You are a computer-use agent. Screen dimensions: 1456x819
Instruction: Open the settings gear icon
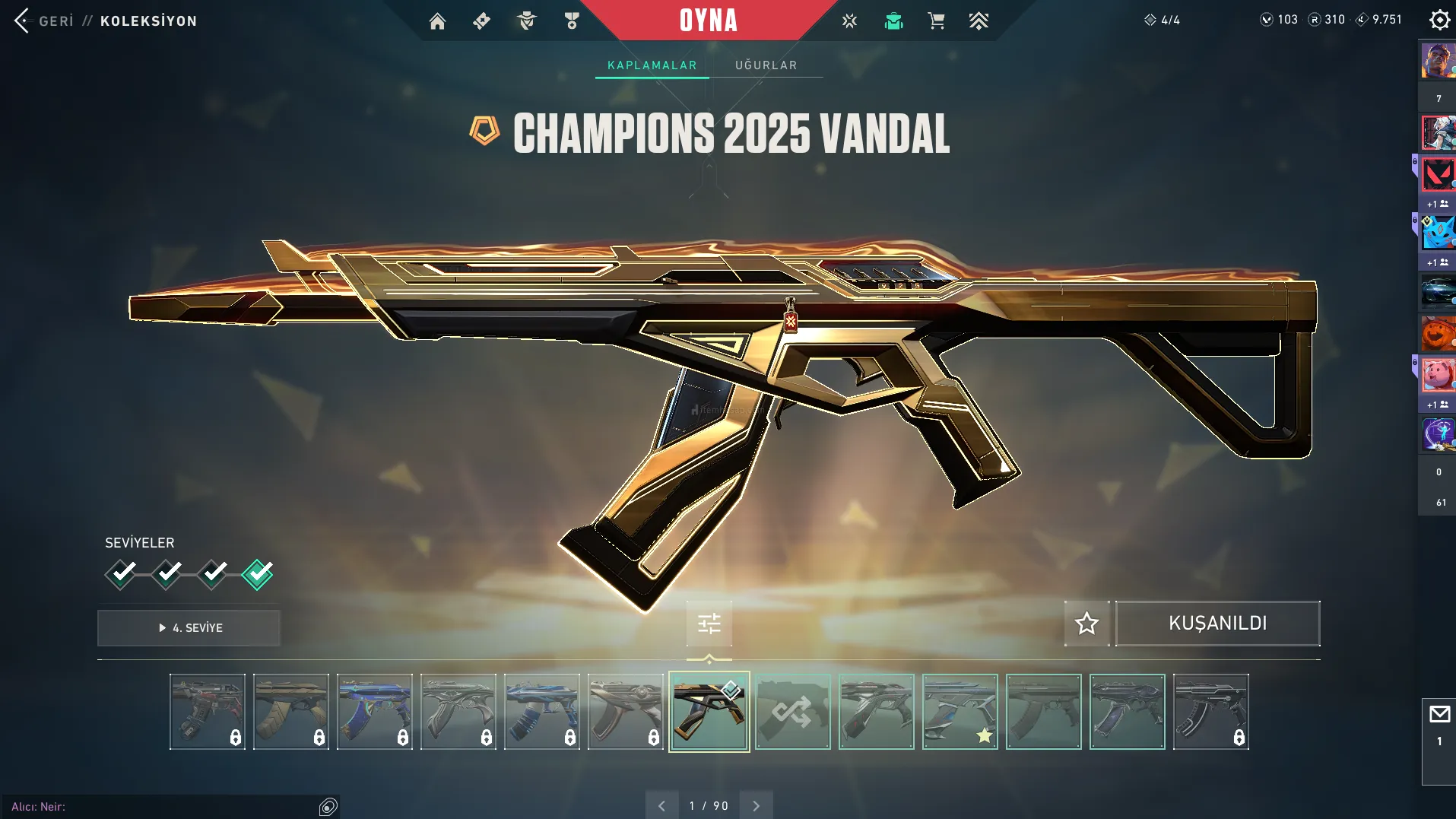pos(1439,20)
